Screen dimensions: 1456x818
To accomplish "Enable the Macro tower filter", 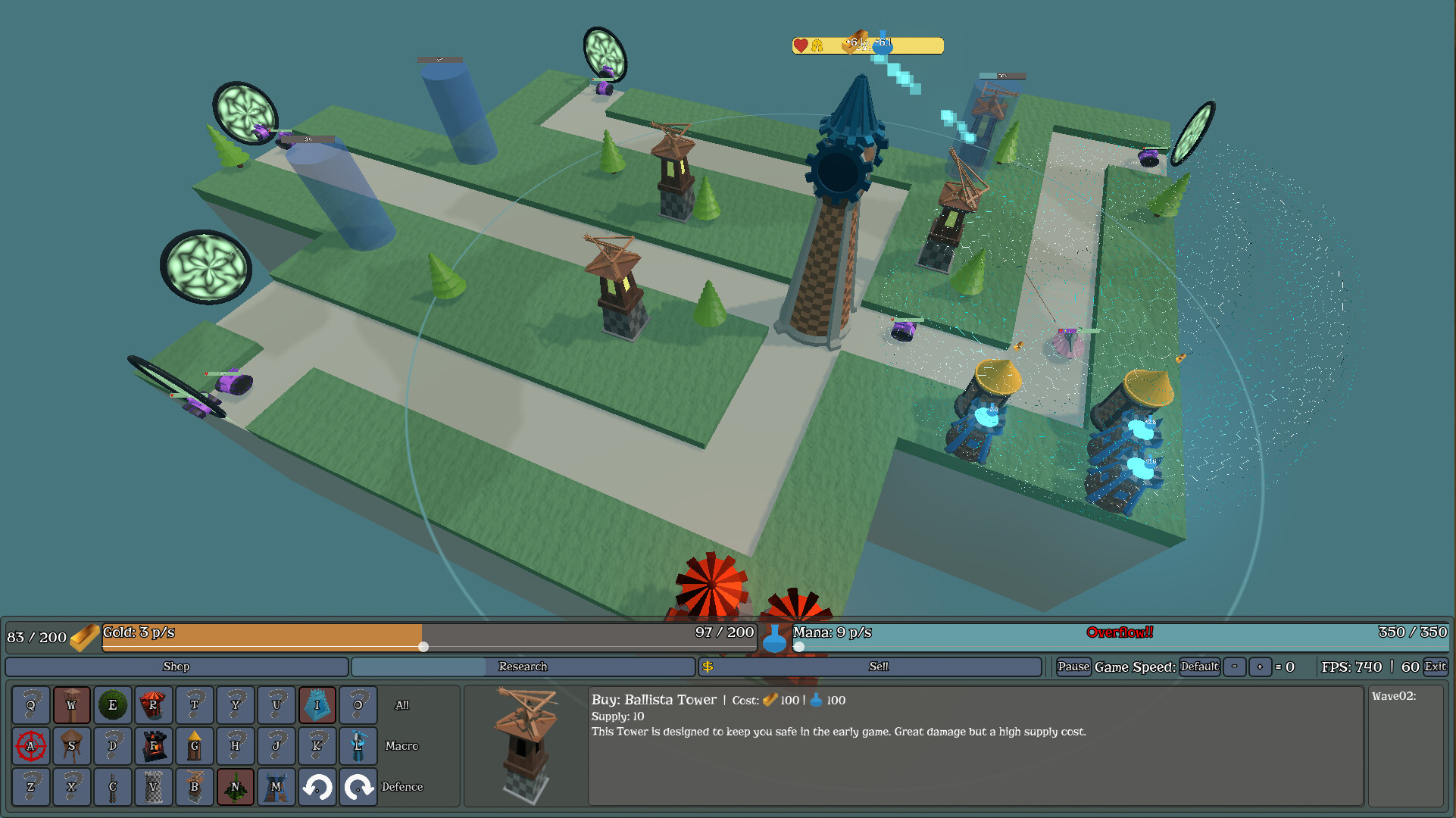I will [401, 746].
